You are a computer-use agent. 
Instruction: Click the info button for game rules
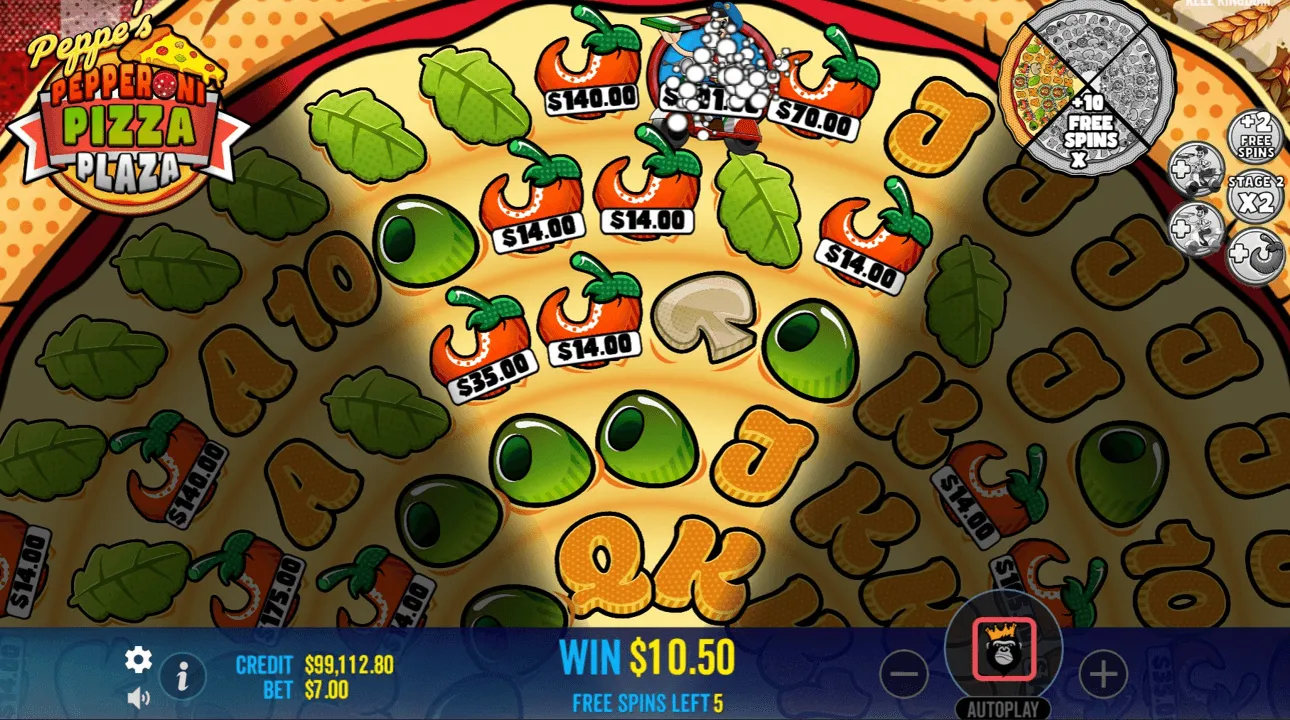tap(182, 676)
